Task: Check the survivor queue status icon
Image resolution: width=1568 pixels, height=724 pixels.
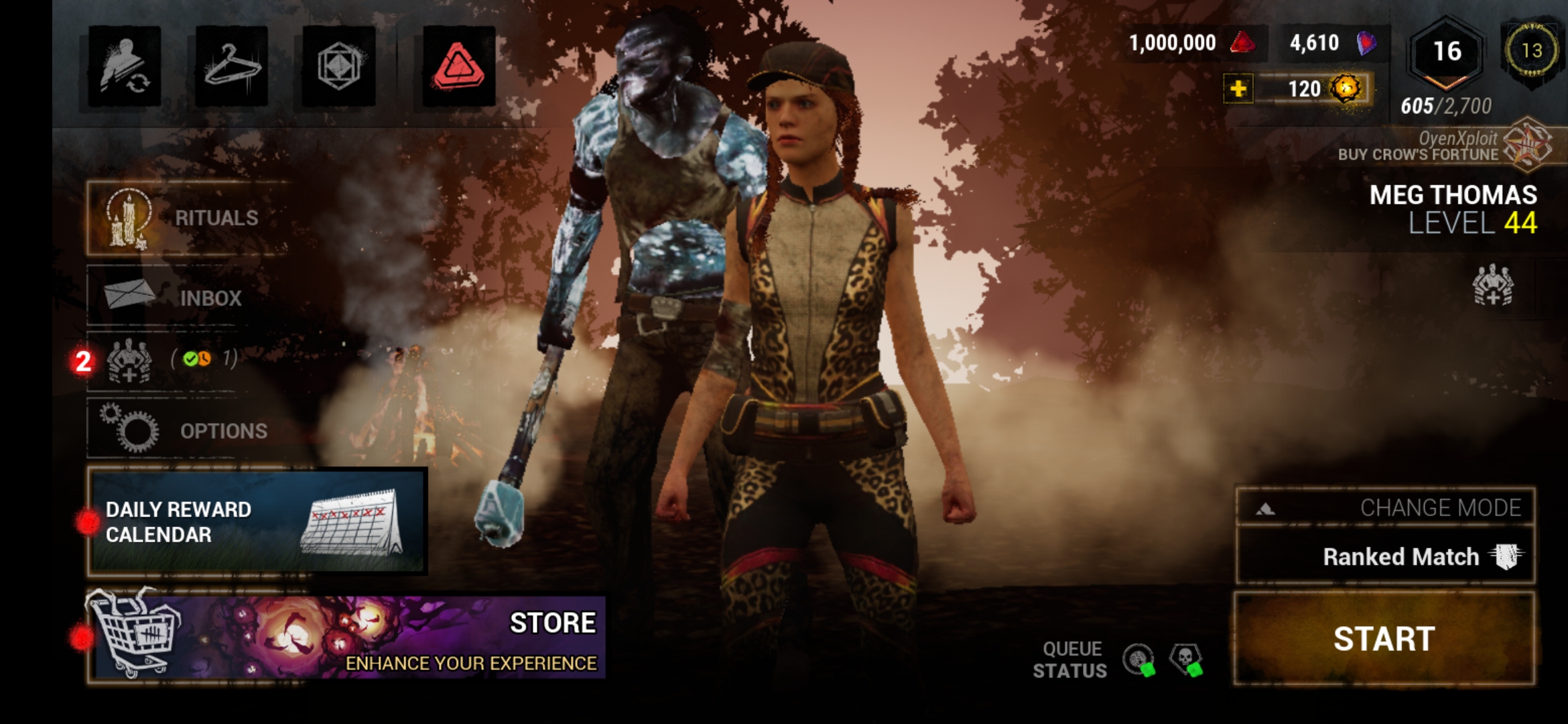Action: 1139,660
